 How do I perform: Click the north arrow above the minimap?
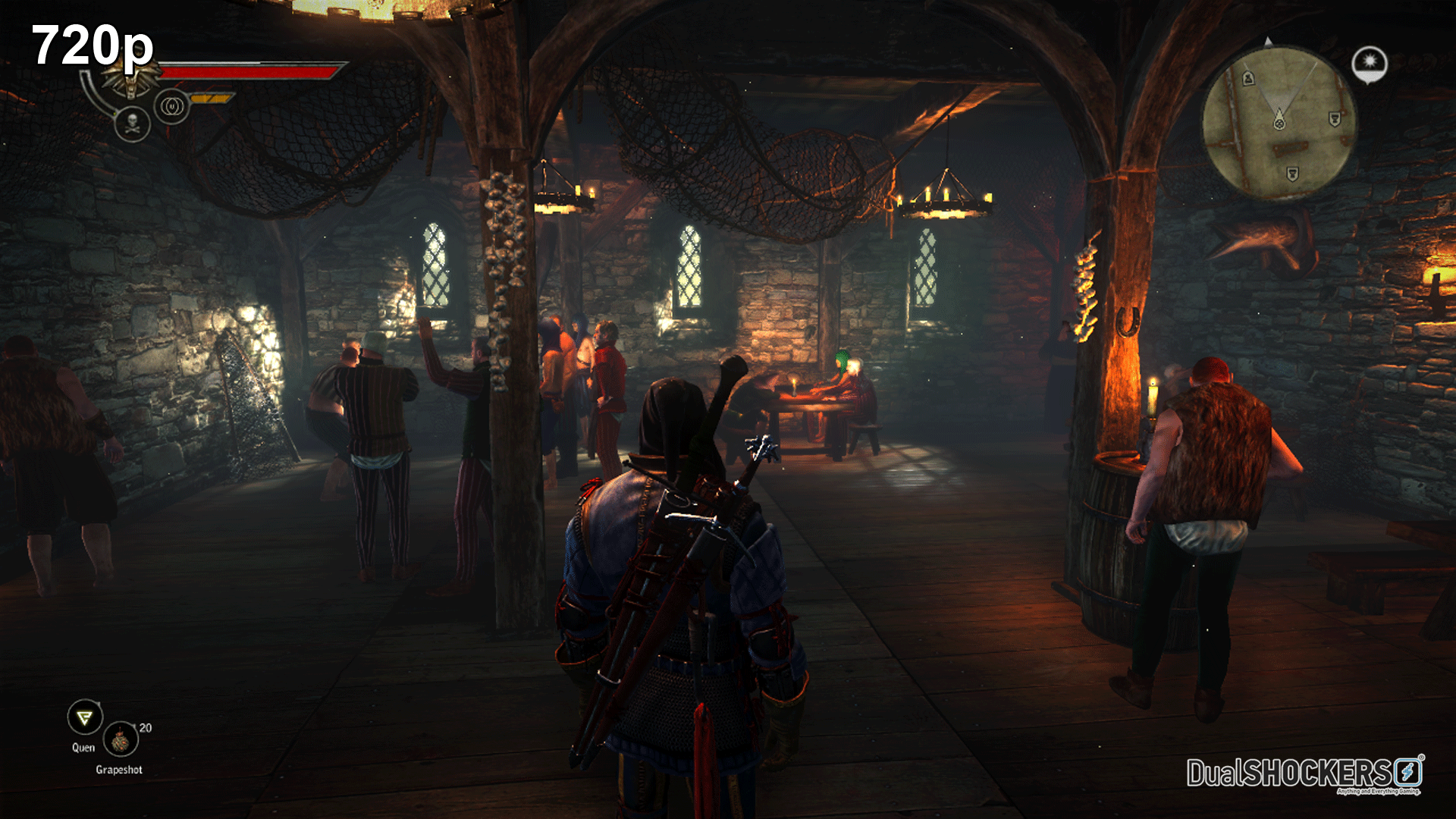point(1269,42)
